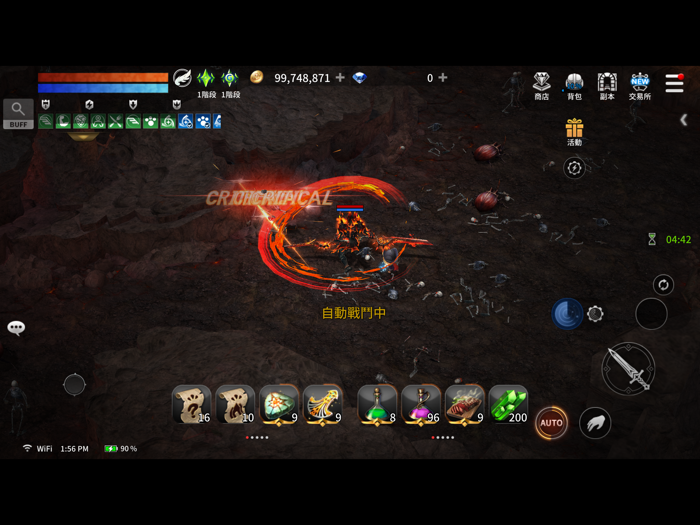
Task: Open the 副本 dungeon menu
Action: coord(607,85)
